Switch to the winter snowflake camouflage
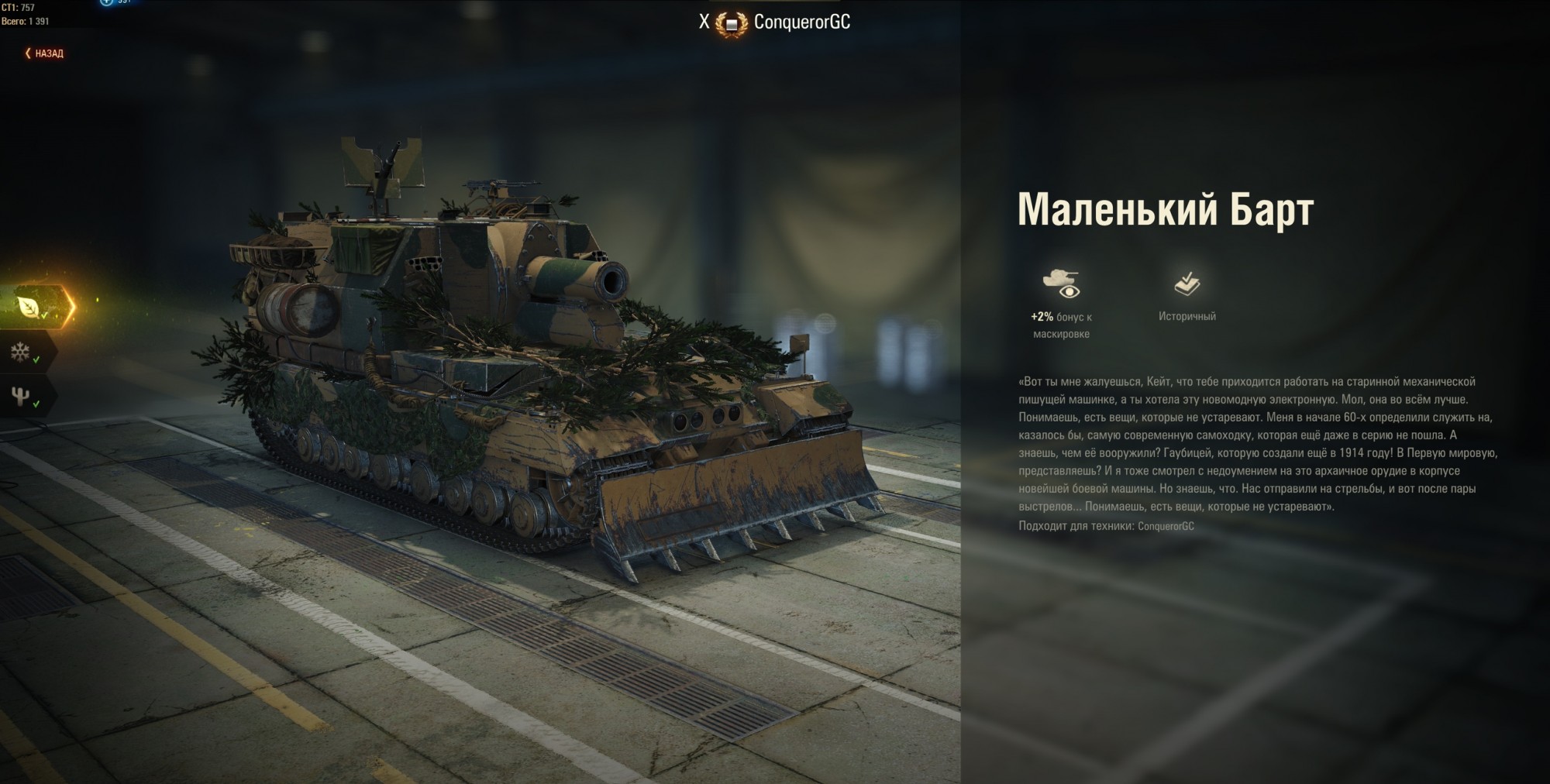 tap(21, 353)
